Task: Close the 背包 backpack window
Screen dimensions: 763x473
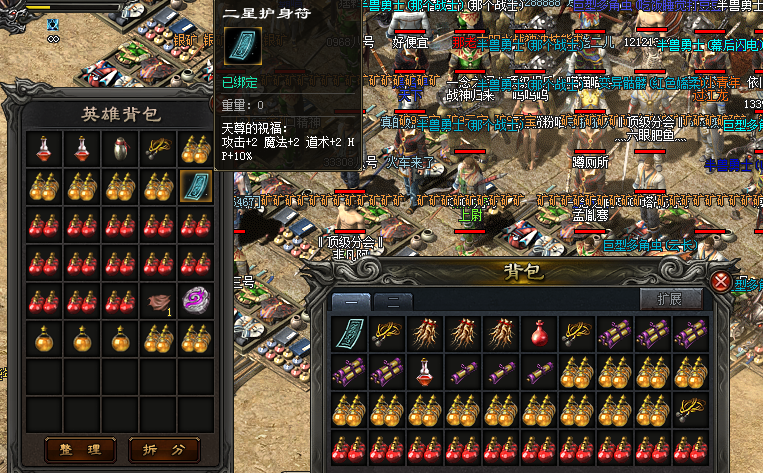Action: (x=721, y=282)
